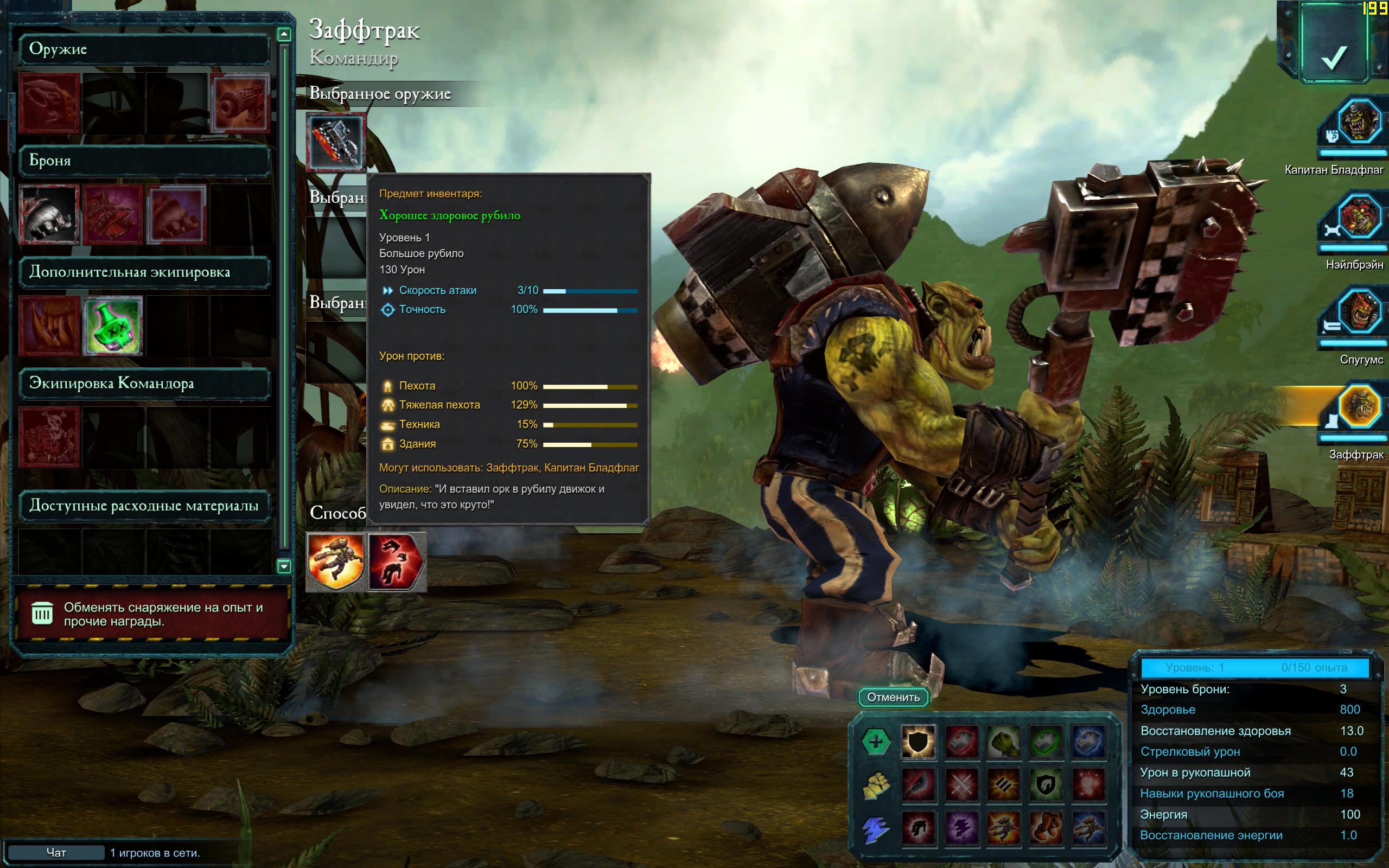Click the equipped chainsaw choppa weapon slot
The image size is (1389, 868).
click(x=336, y=142)
